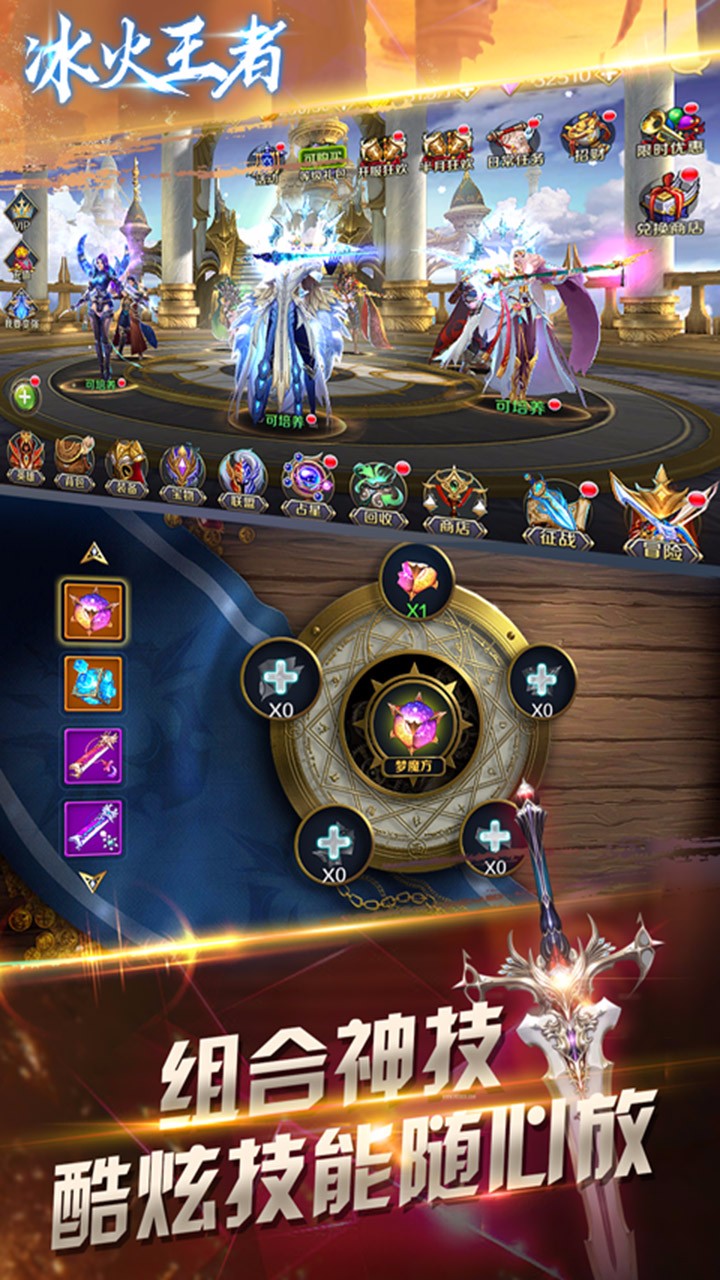Select the blue crystal item in the list
The width and height of the screenshot is (720, 1280).
pos(93,684)
